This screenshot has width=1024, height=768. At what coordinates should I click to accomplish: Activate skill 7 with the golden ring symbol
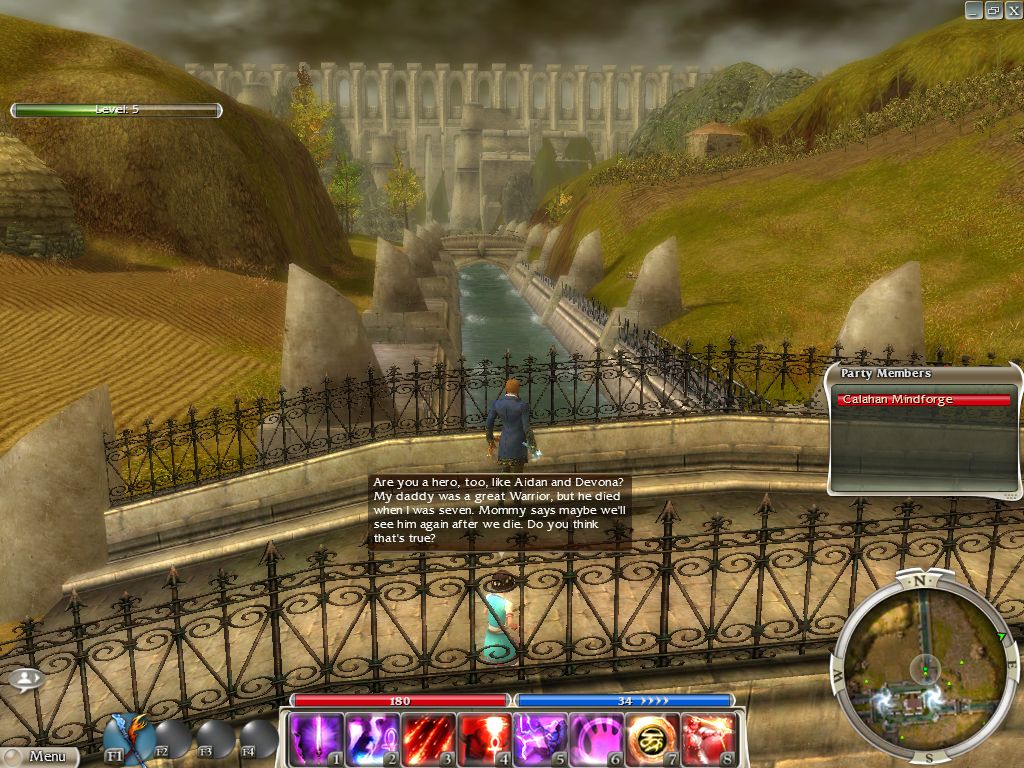[x=652, y=739]
